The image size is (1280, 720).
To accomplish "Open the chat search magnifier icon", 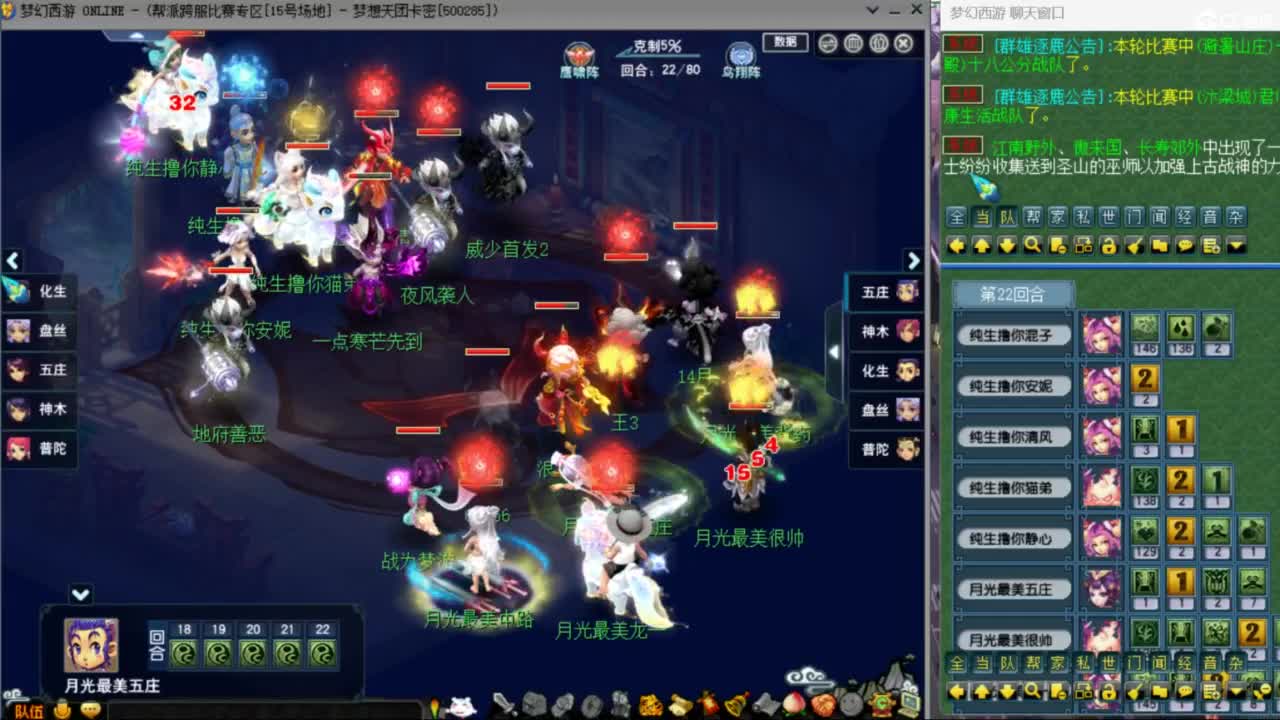I will (x=1033, y=245).
